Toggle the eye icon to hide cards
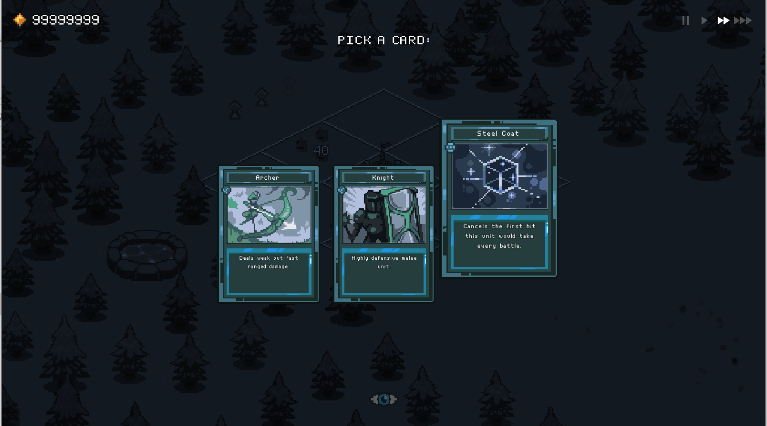Screen dimensions: 767x426 [x=384, y=399]
